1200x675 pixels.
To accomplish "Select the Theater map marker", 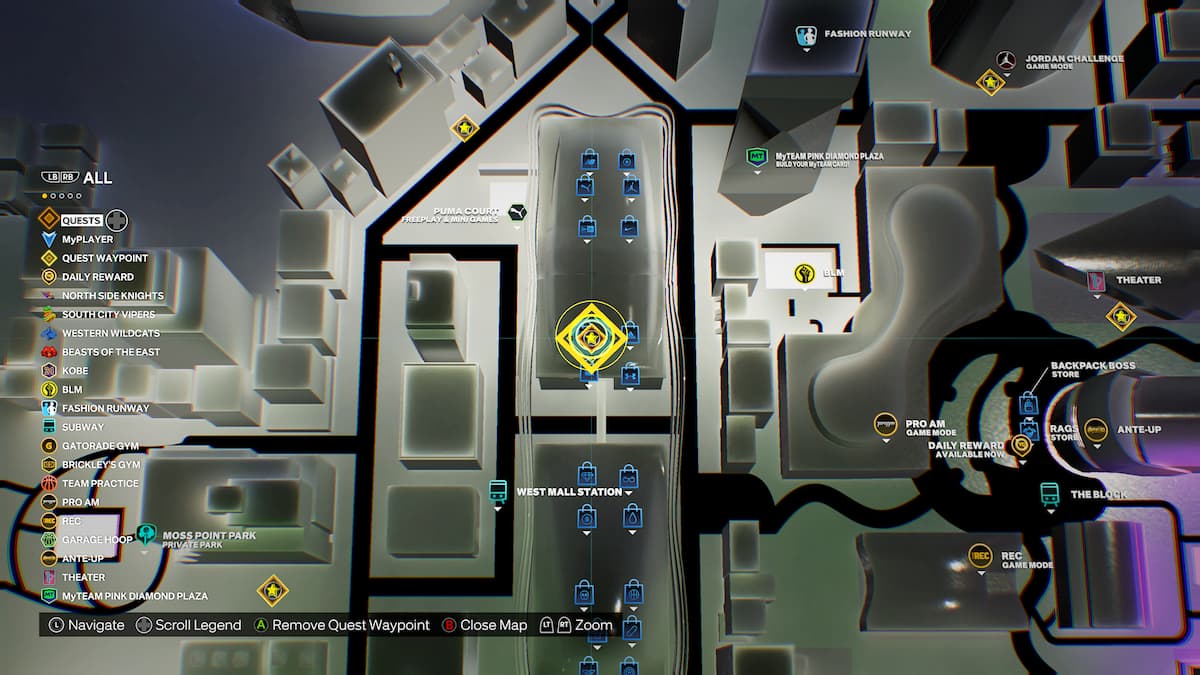I will coord(1096,281).
